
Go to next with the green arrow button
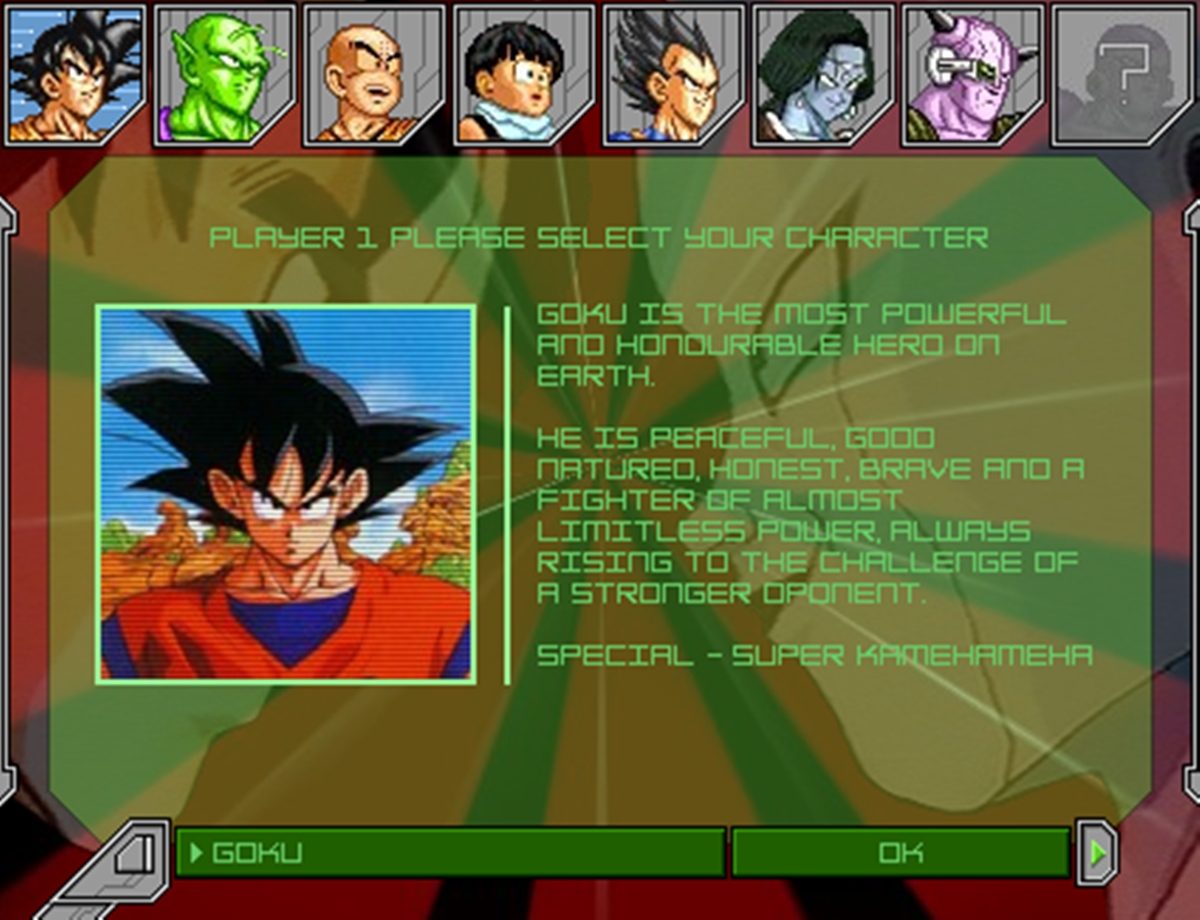point(1098,853)
